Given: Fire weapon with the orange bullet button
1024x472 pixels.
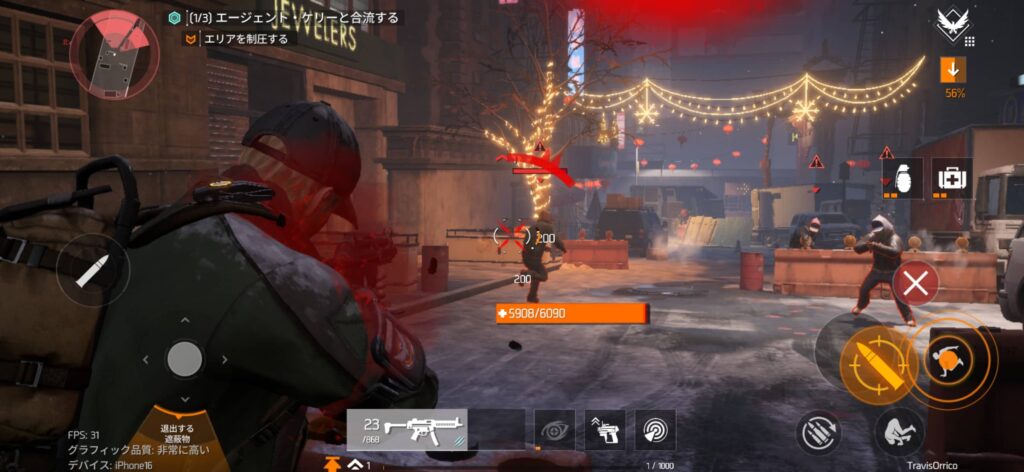Looking at the screenshot, I should click(867, 361).
